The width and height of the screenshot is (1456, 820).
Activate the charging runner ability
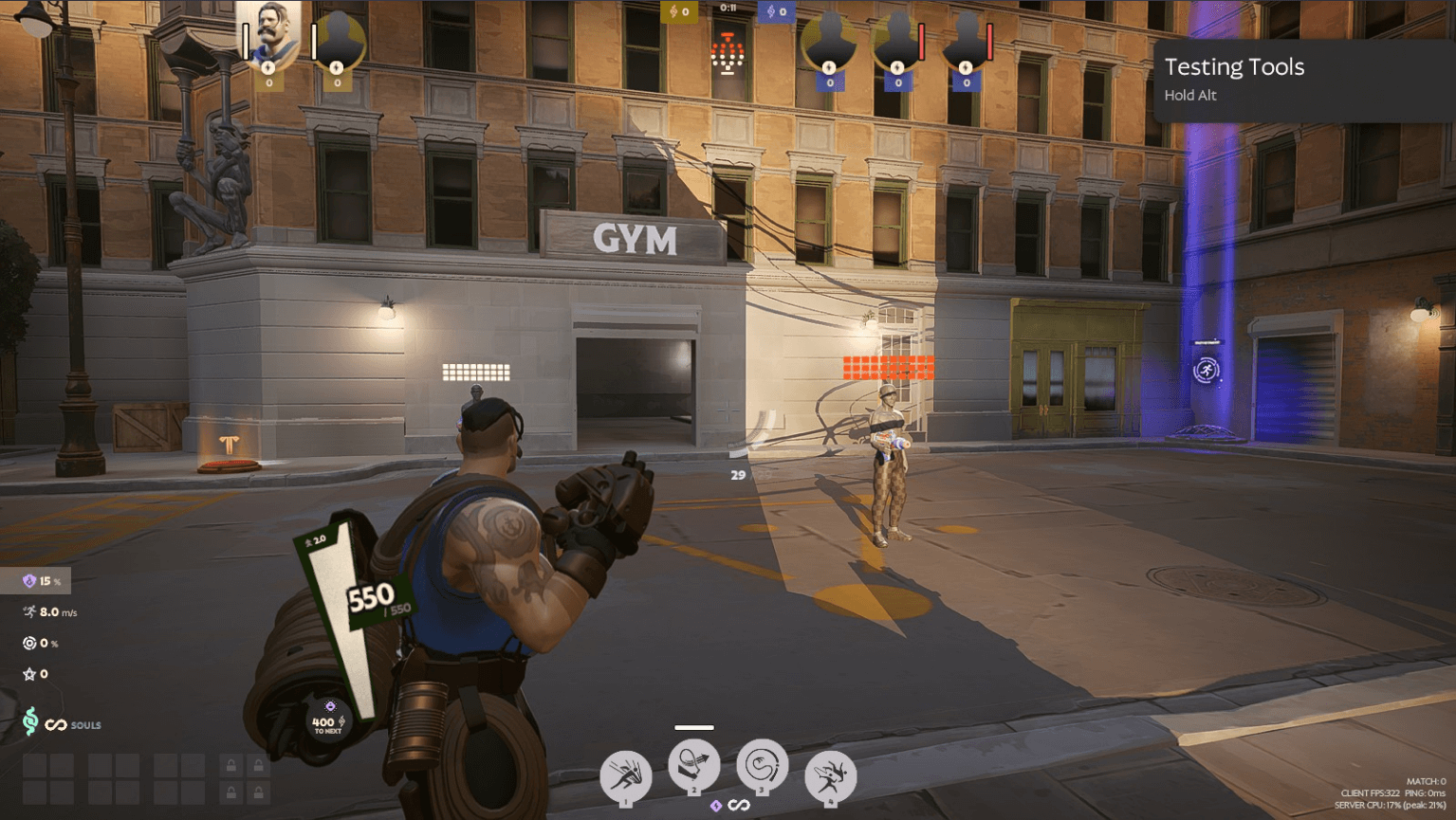point(625,776)
